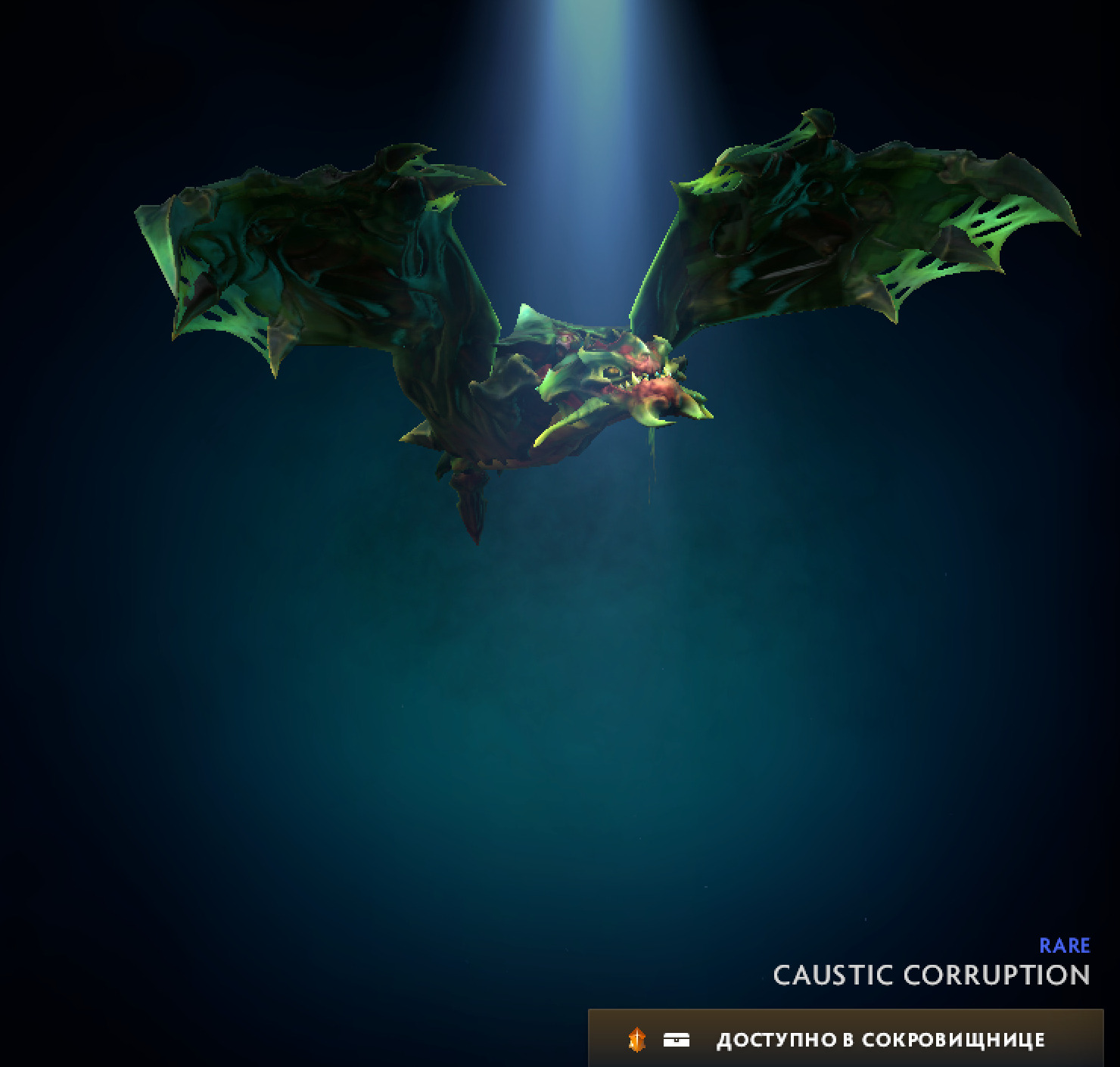Click the orange aegis icon in the availability bar
Image resolution: width=1120 pixels, height=1067 pixels.
point(638,1040)
